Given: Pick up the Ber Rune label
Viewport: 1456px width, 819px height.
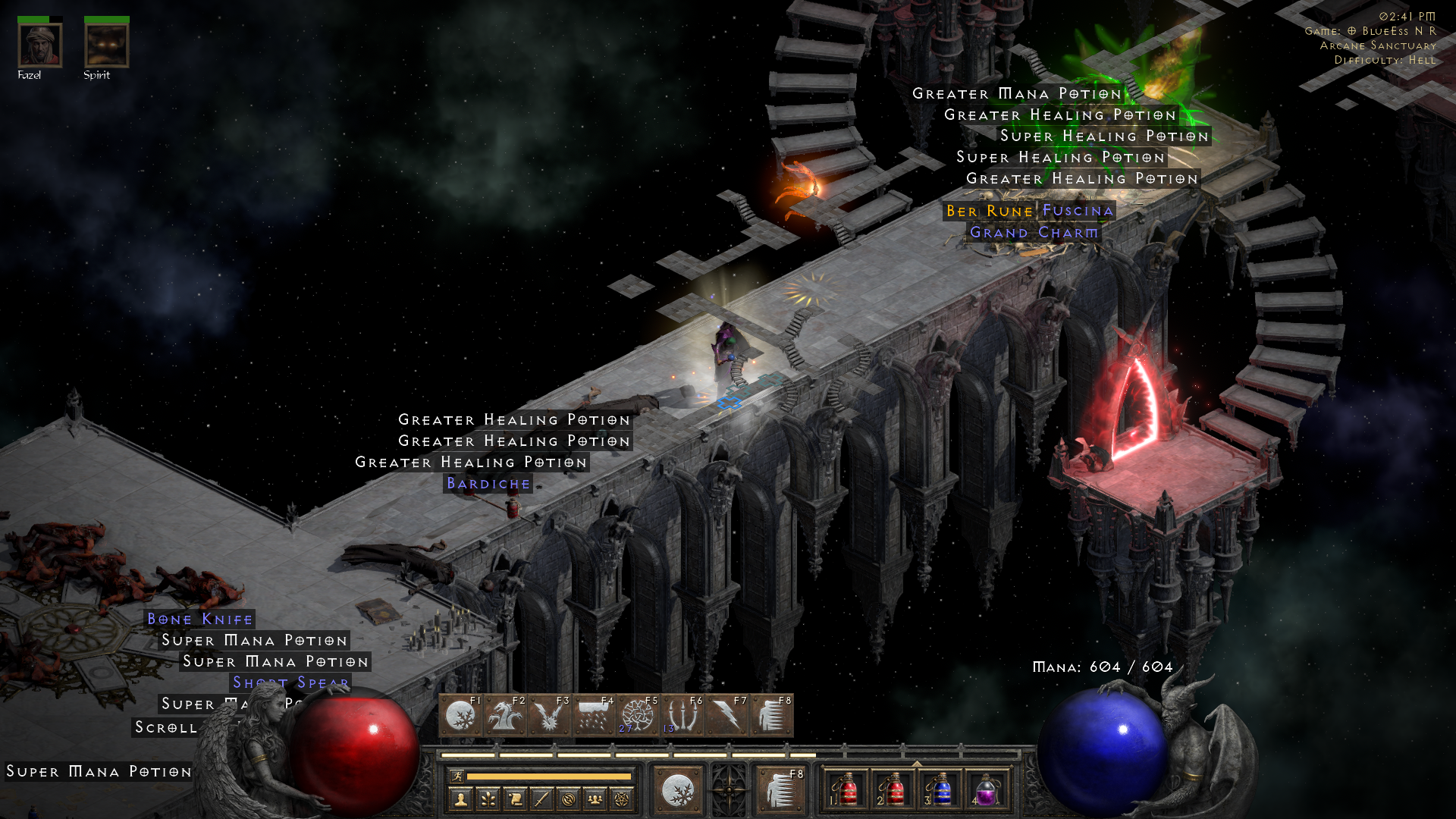Looking at the screenshot, I should 989,211.
